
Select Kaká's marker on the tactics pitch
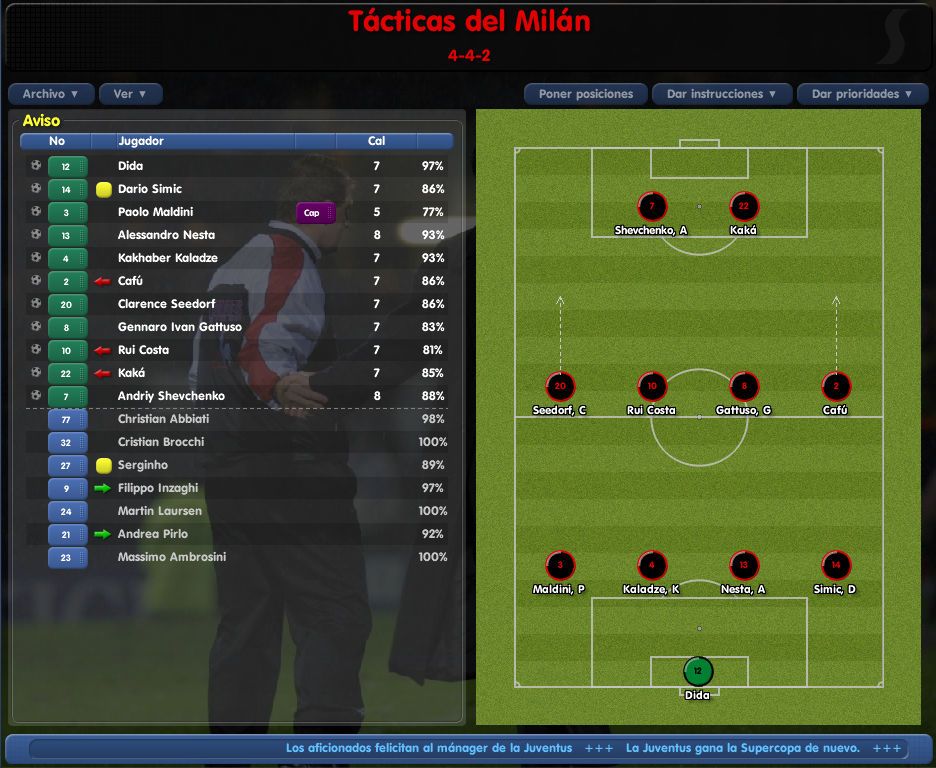744,207
